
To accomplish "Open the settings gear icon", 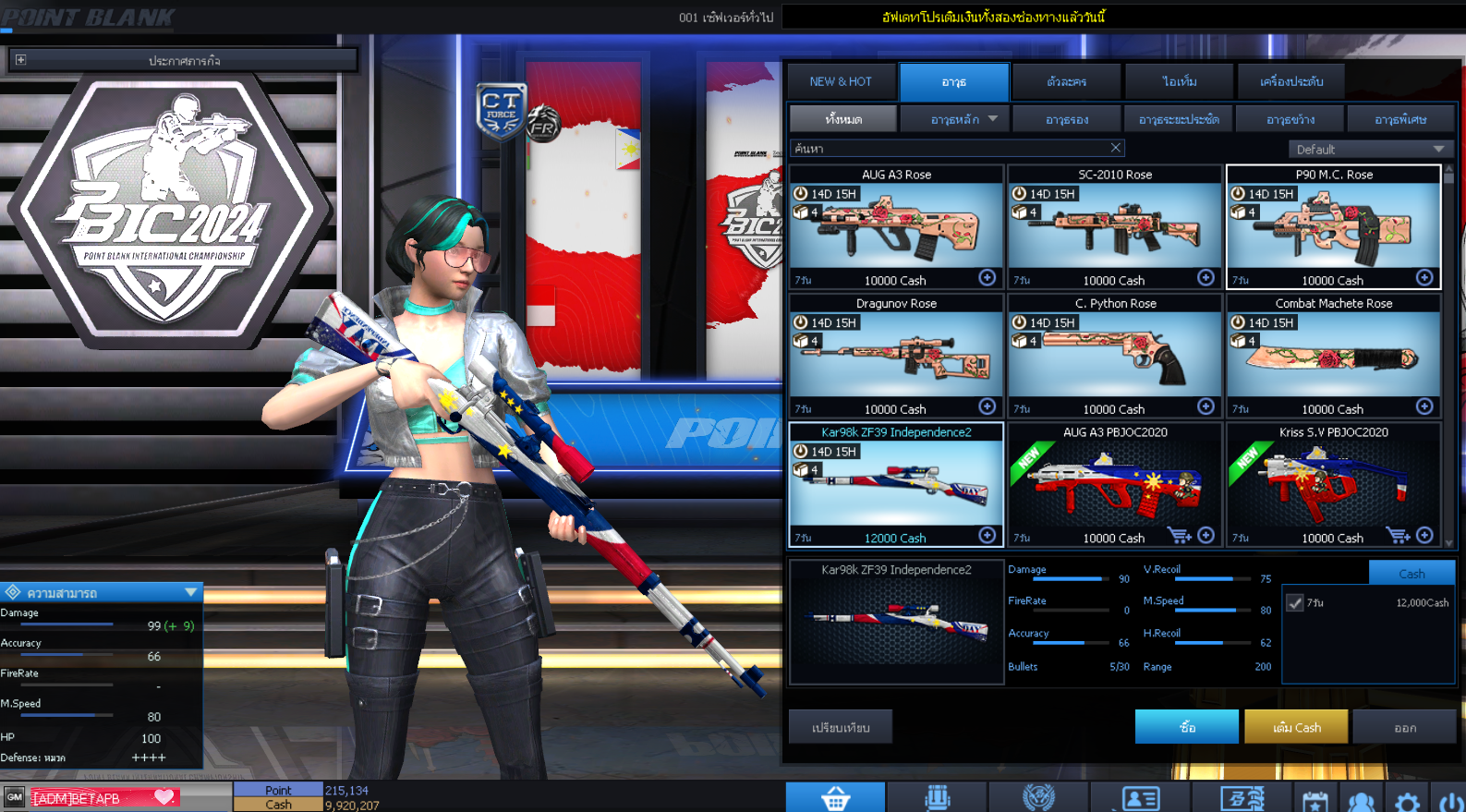I will (1407, 798).
